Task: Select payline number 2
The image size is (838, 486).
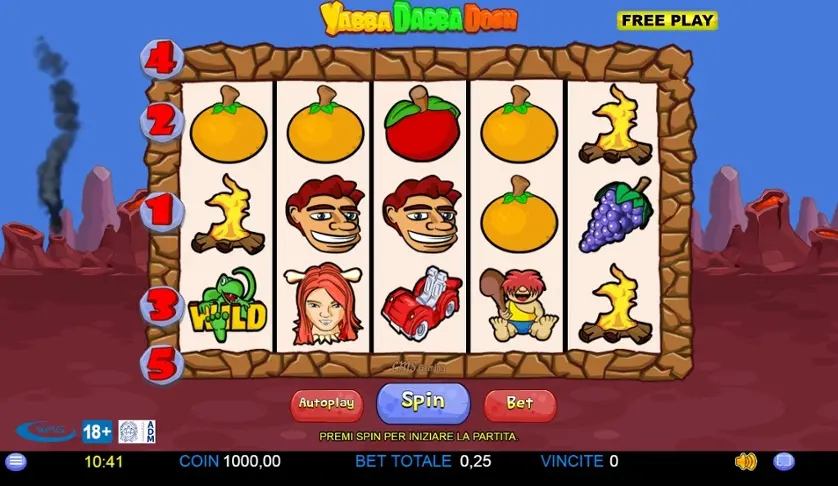Action: 162,122
